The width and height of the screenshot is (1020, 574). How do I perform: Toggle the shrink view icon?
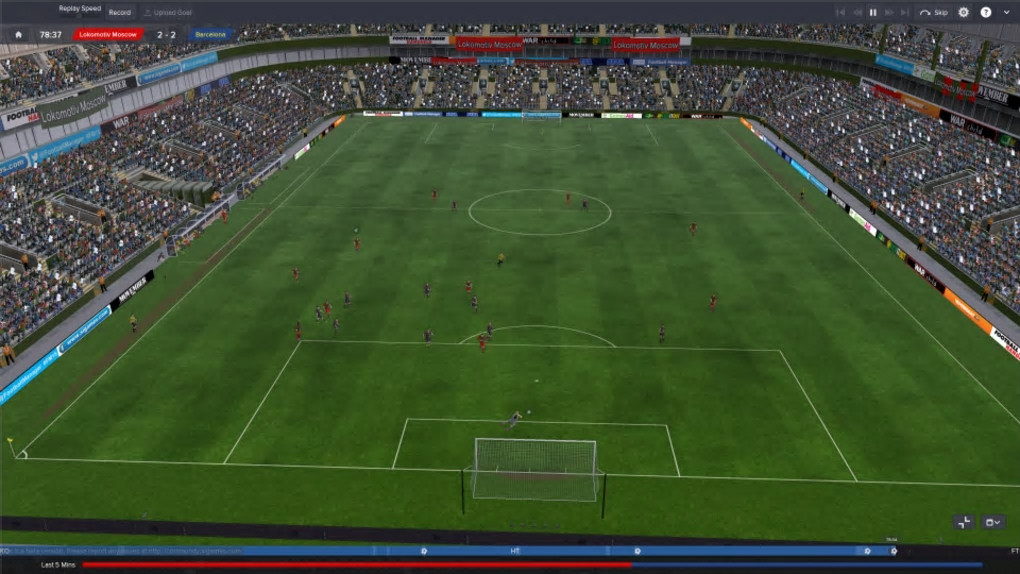[x=964, y=522]
